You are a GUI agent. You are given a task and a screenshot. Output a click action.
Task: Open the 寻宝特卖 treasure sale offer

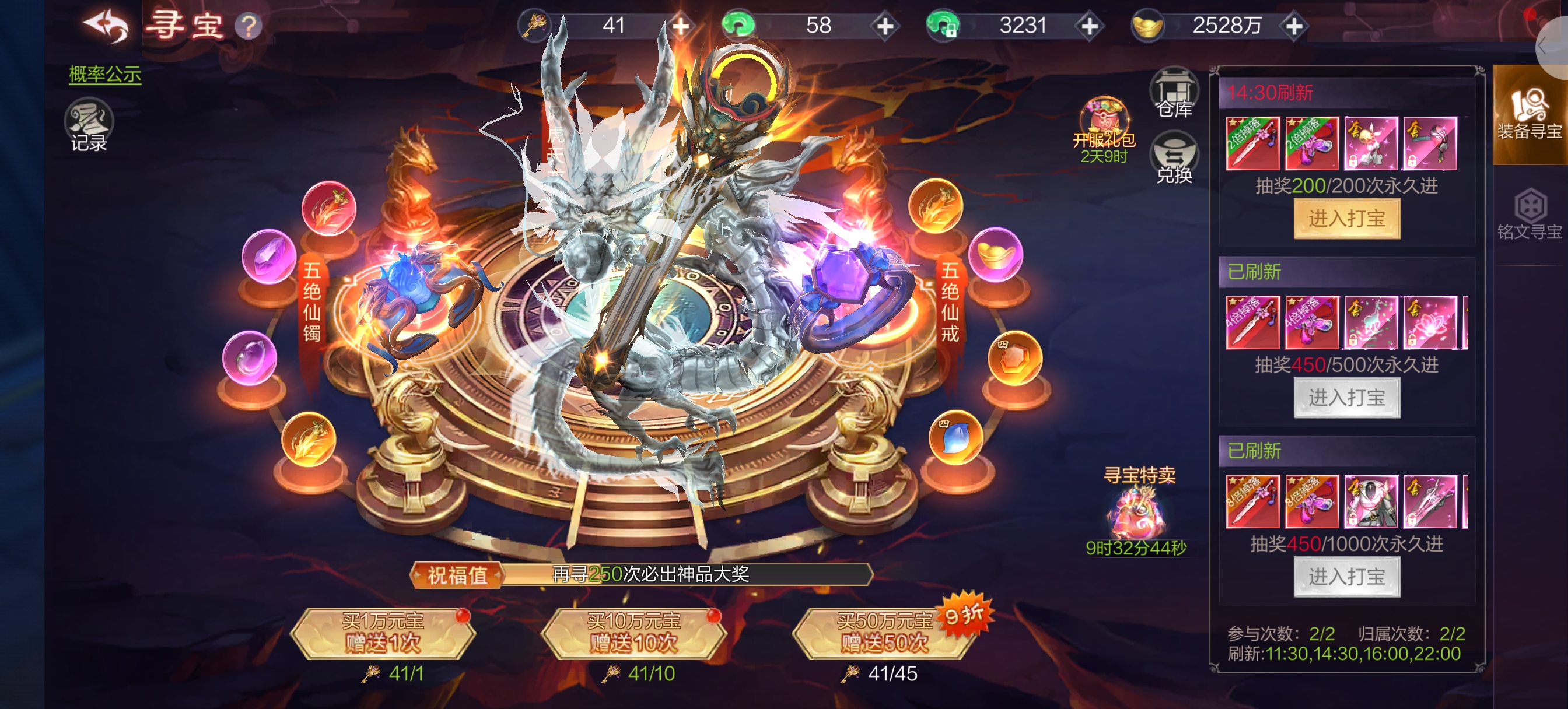tap(1137, 511)
